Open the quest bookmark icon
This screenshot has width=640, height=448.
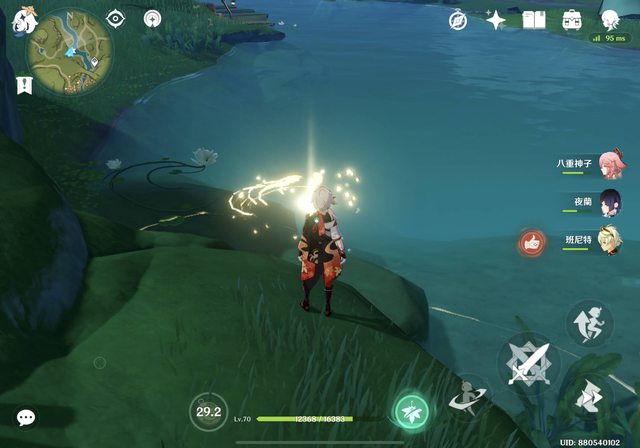[x=24, y=85]
